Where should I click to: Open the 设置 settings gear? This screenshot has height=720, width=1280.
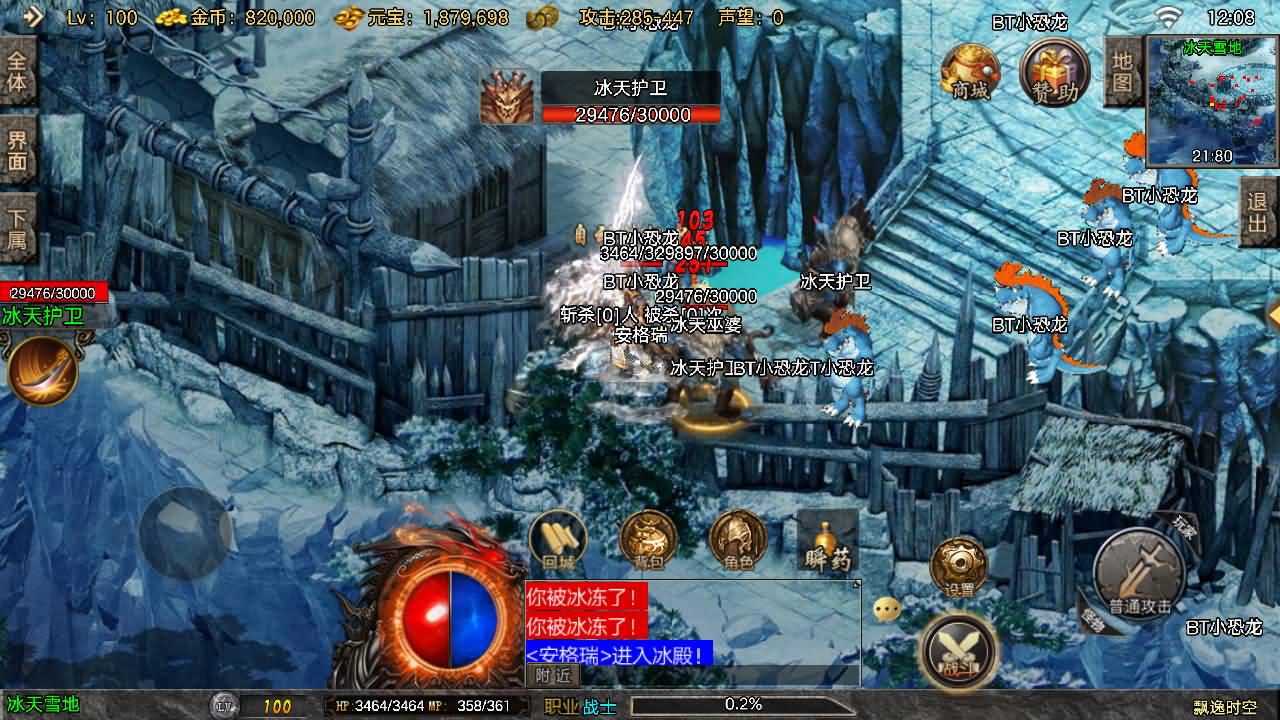(959, 570)
